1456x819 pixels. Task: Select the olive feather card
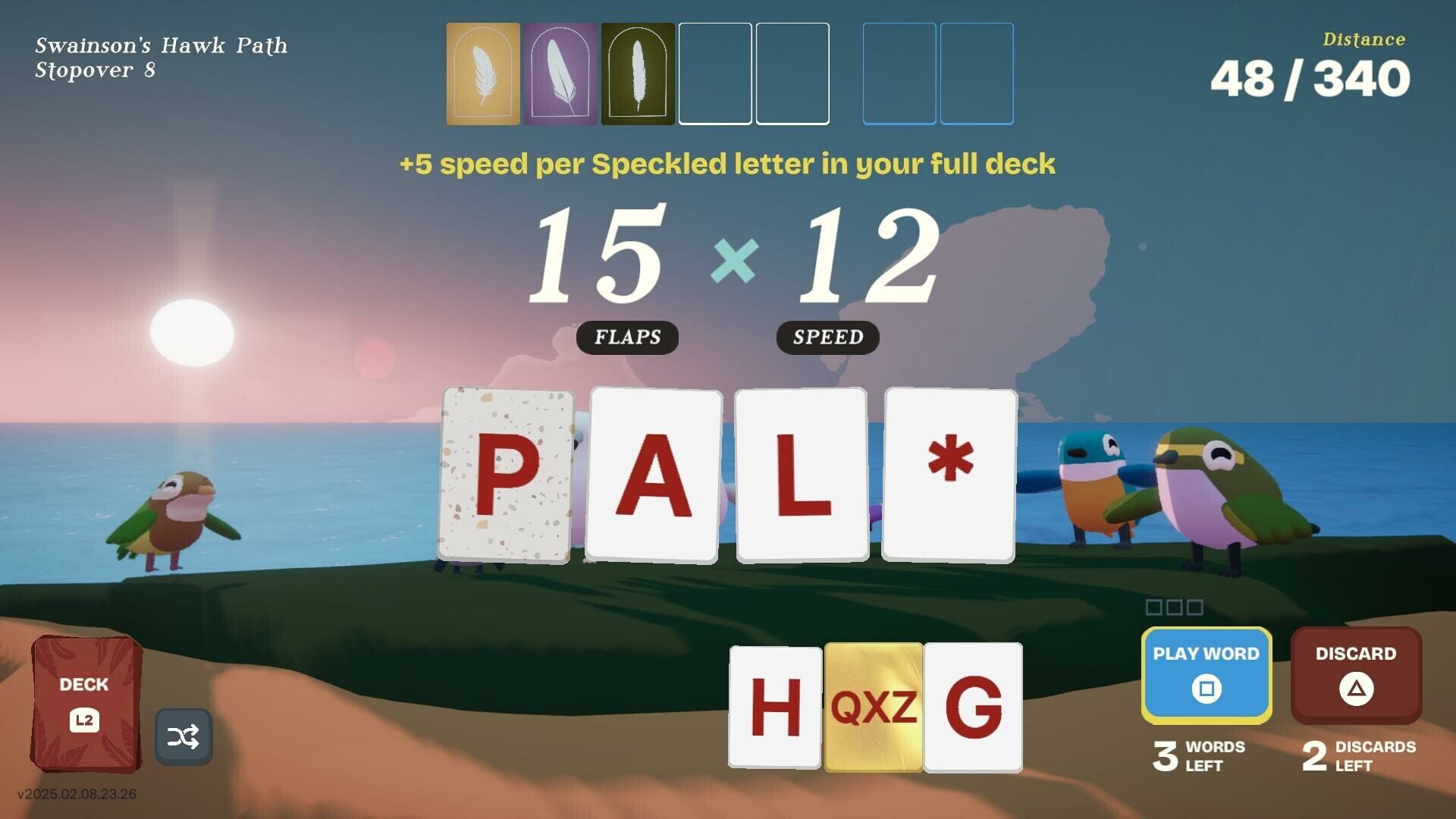[x=638, y=73]
